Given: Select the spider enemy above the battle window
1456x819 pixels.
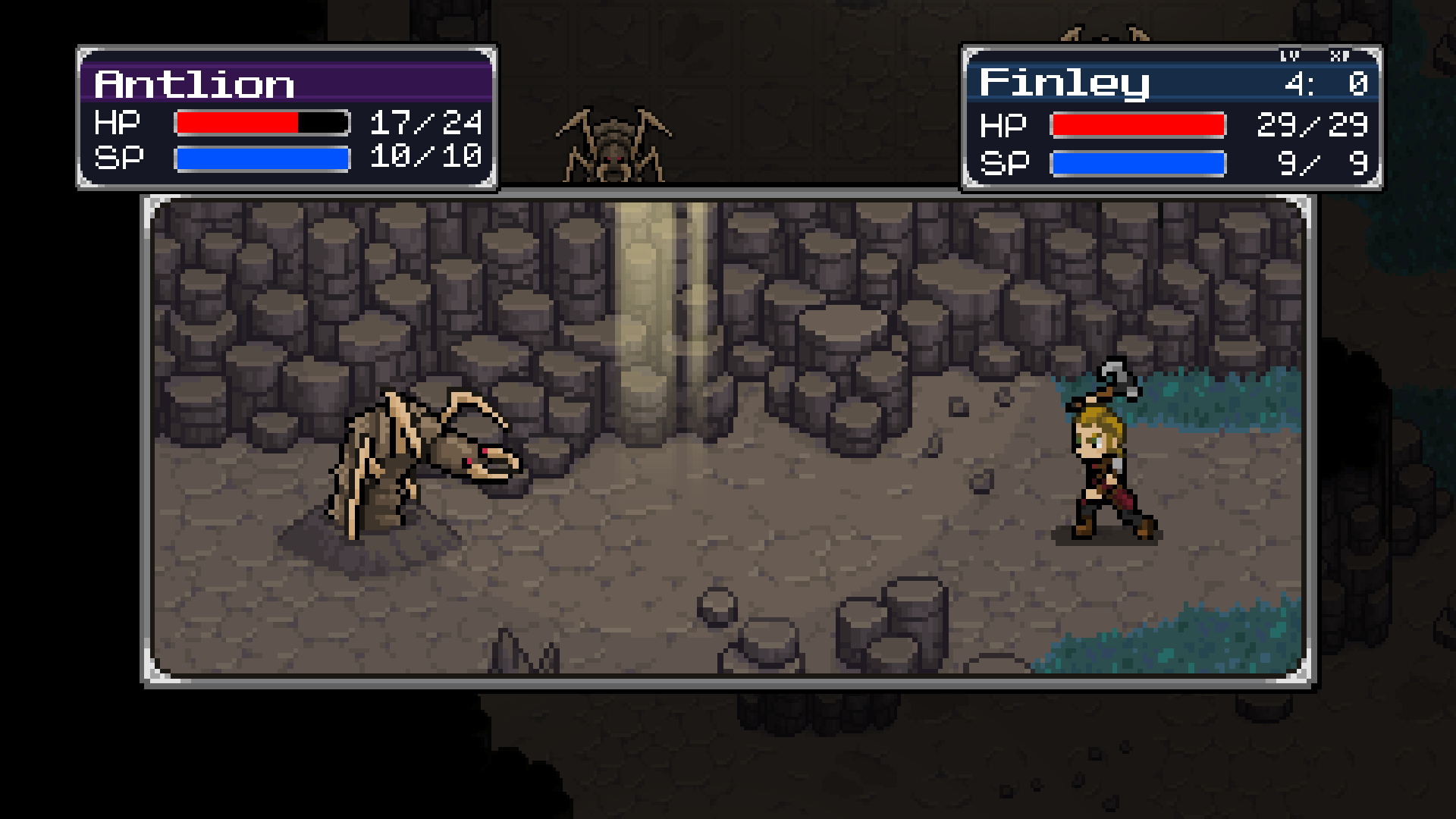Looking at the screenshot, I should (x=614, y=144).
